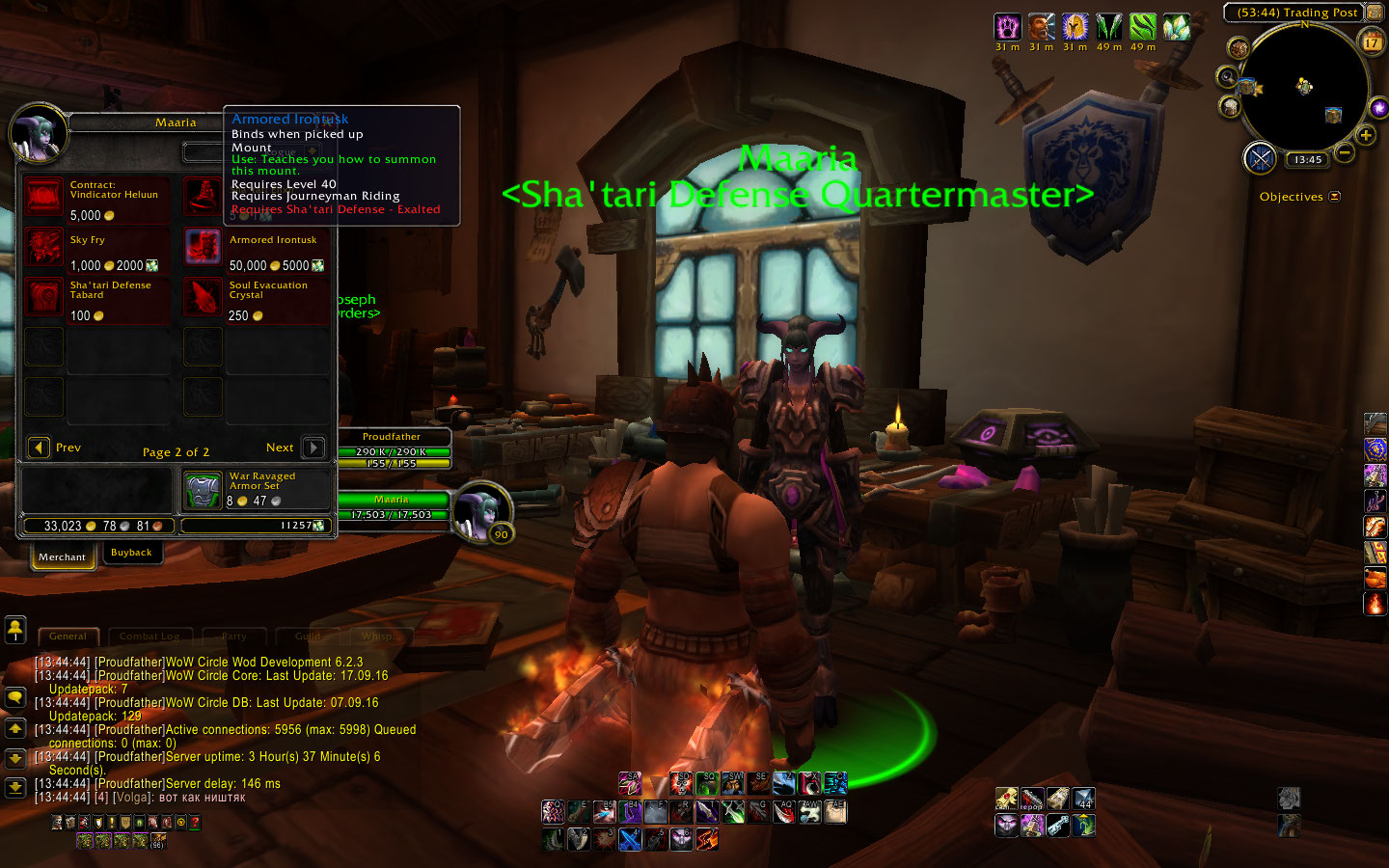Go to previous merchant page with Prev
This screenshot has width=1389, height=868.
(x=40, y=448)
